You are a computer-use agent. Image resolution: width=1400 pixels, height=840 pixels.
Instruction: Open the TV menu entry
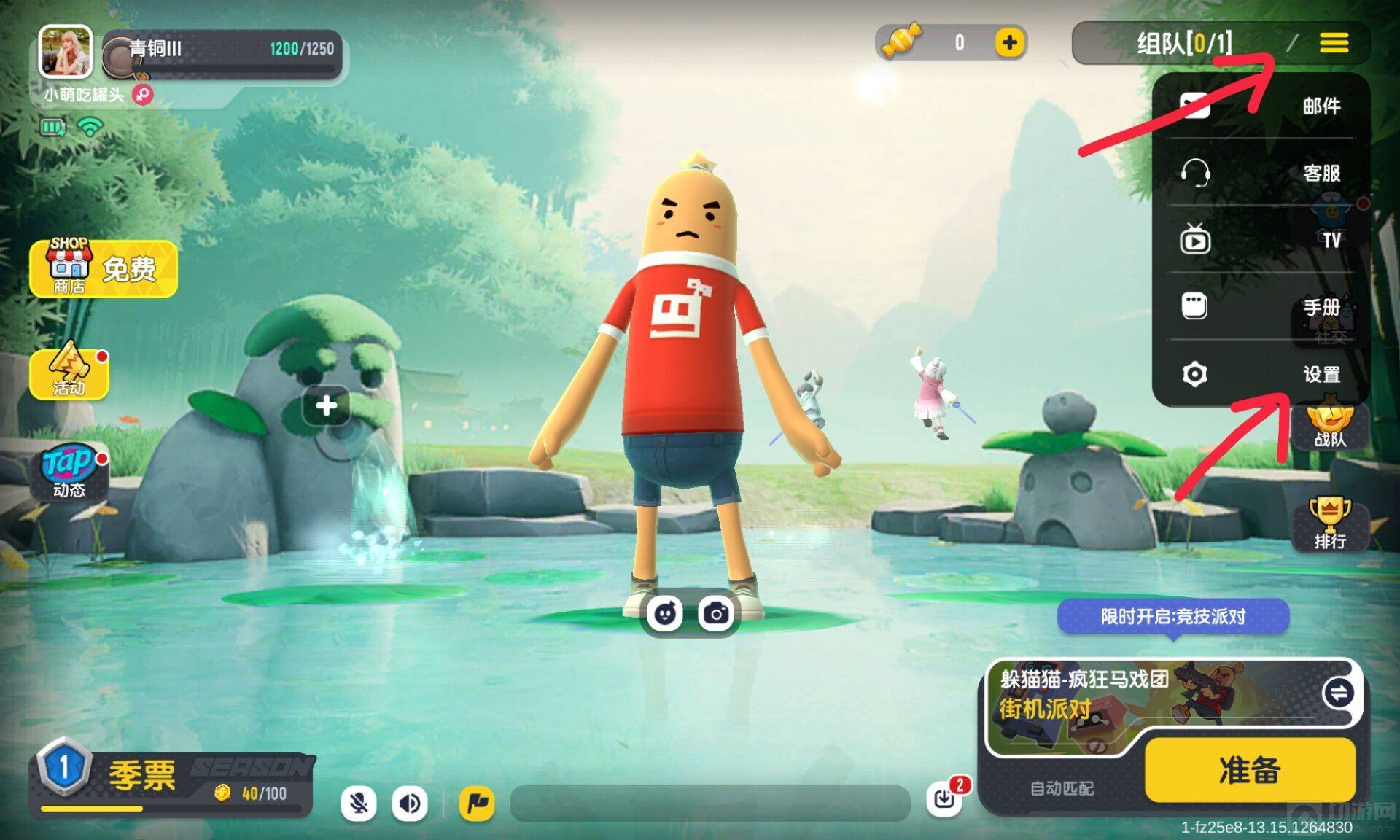[x=1260, y=240]
